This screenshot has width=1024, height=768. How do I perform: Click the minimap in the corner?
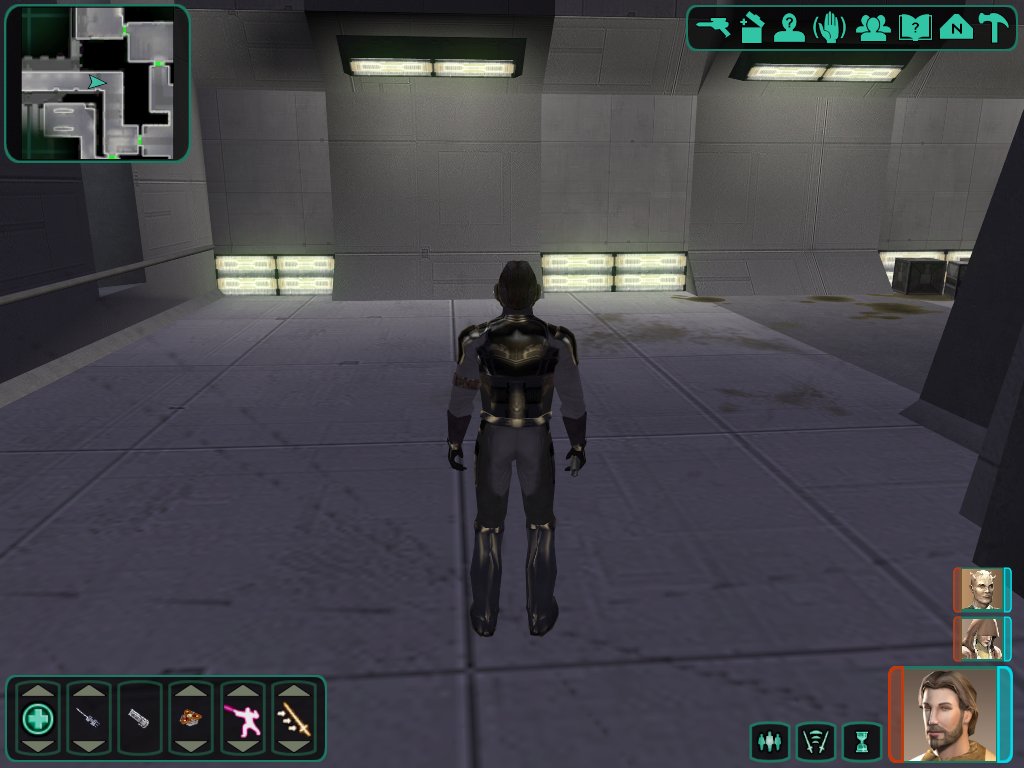click(x=97, y=83)
